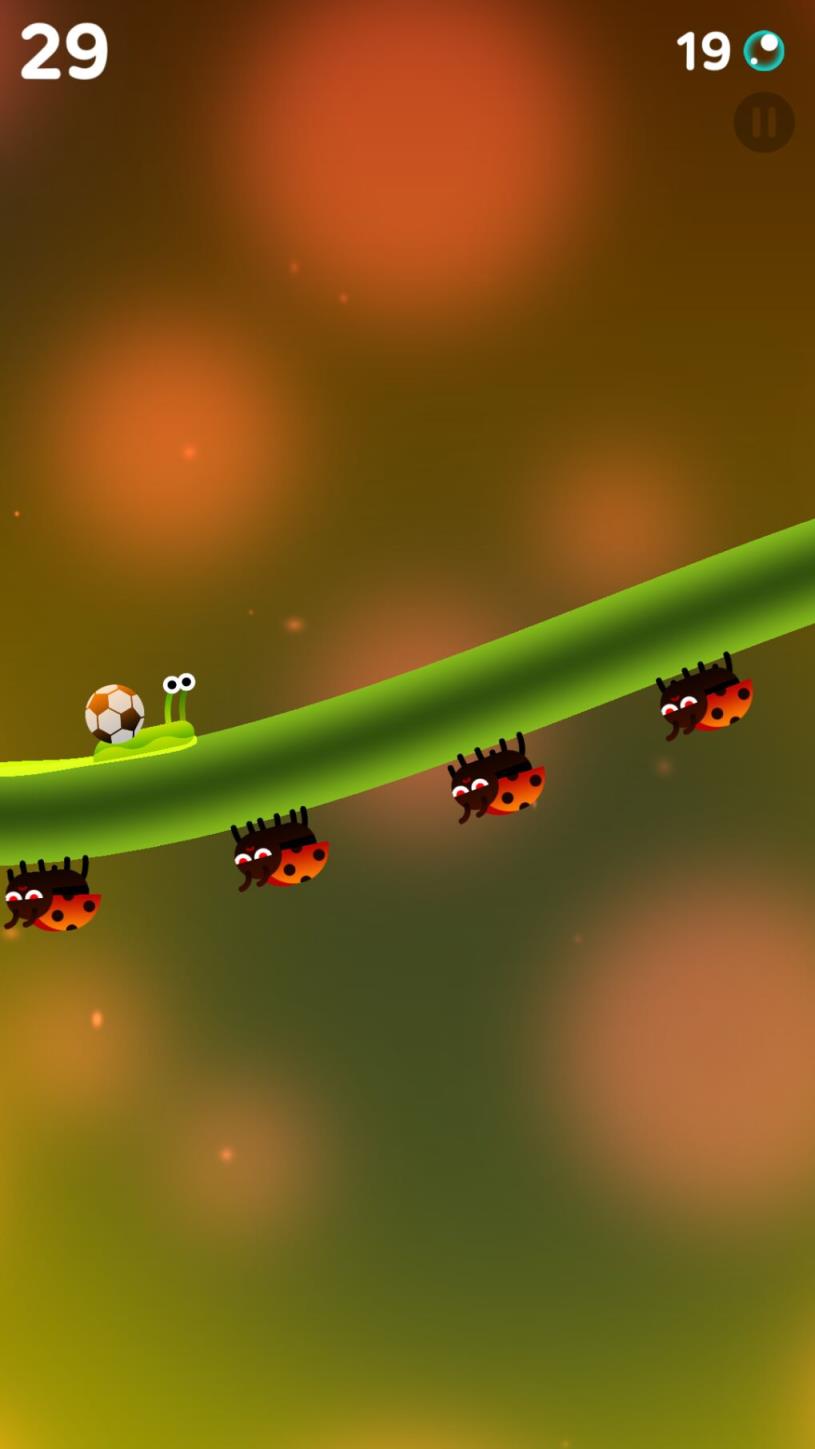Pause the game with the pause button
Screen dimensions: 815x1449
click(764, 122)
